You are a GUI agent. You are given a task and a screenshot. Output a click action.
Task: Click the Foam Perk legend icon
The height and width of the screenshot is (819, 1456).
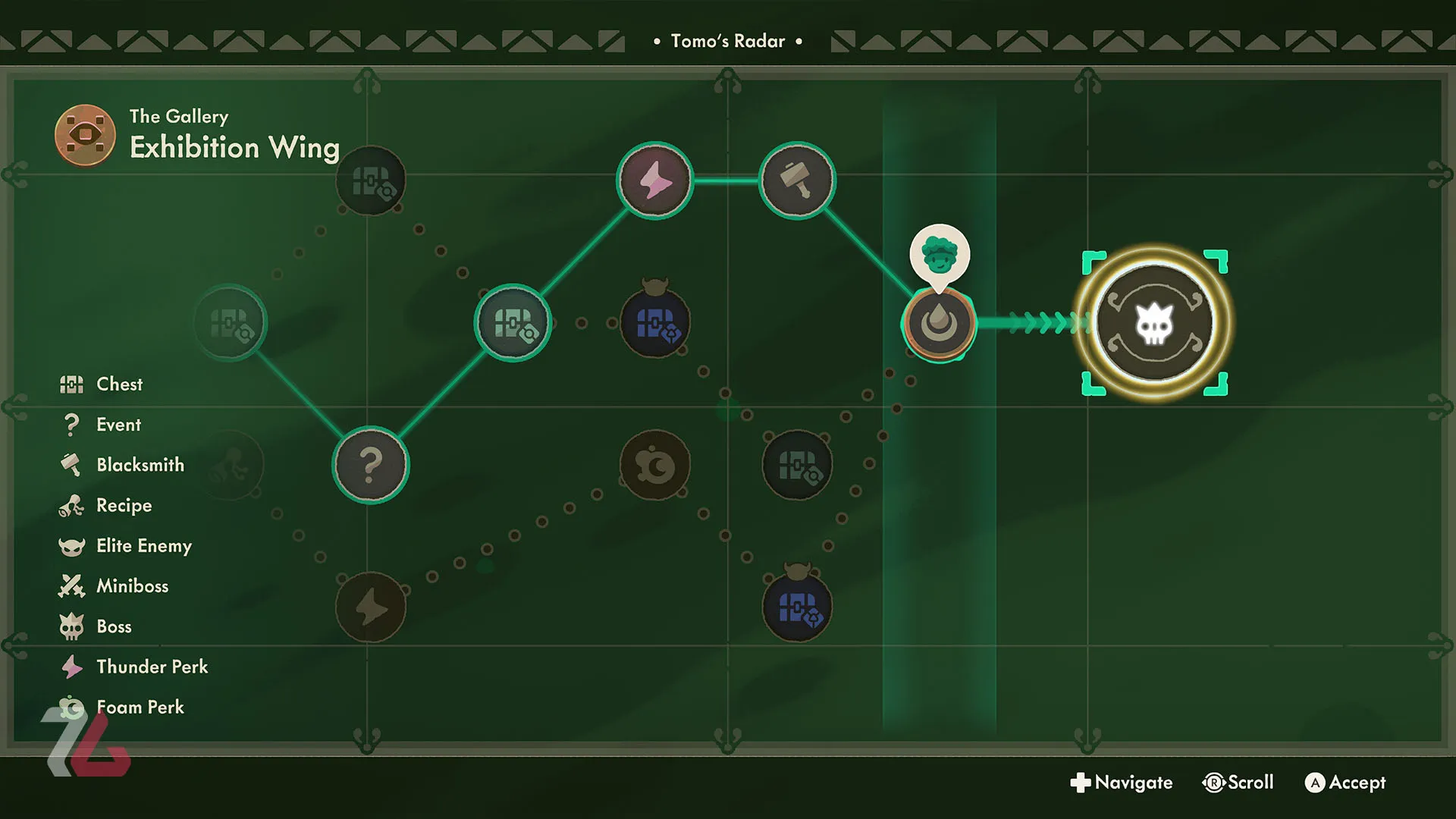point(71,707)
